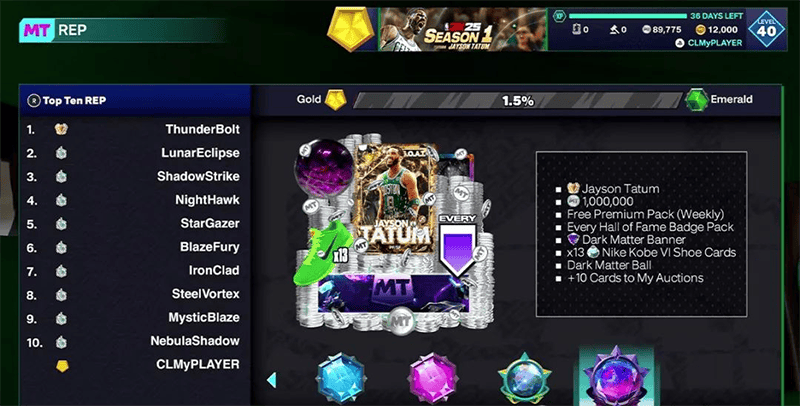This screenshot has height=406, width=800.
Task: Open ShadowStrike's leaderboard entry
Action: [135, 177]
